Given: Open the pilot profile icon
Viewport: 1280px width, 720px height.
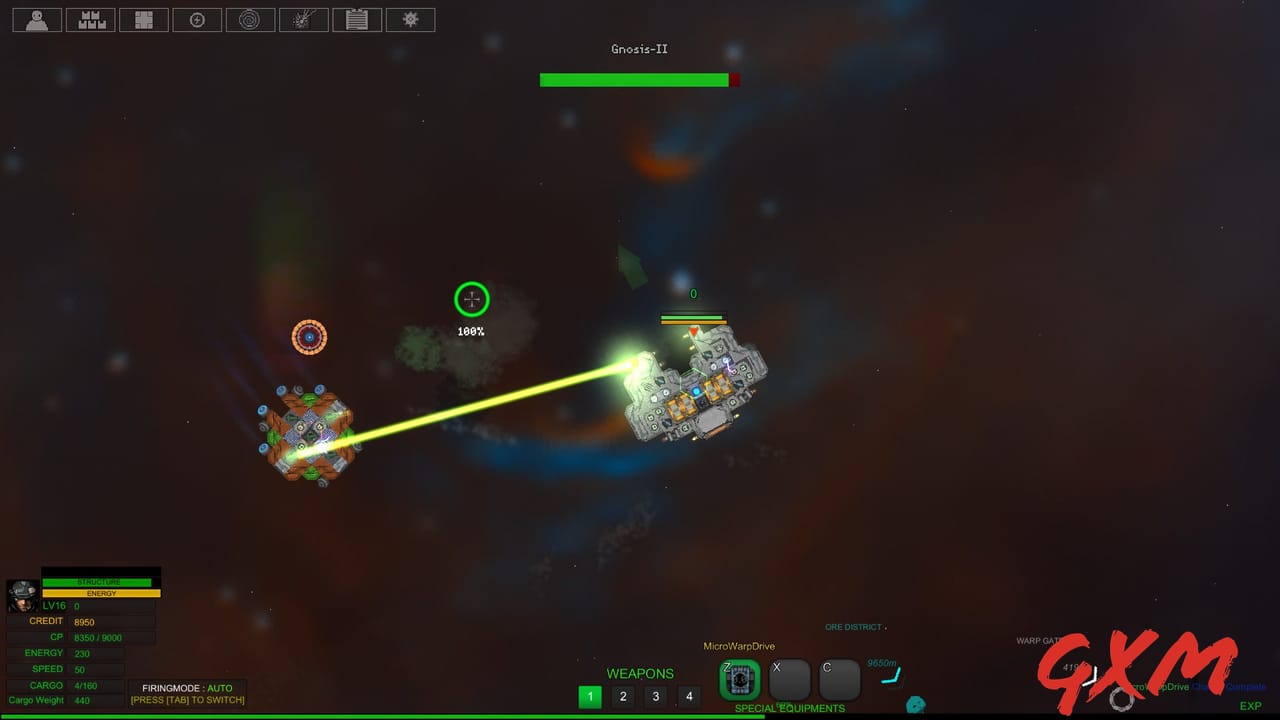Looking at the screenshot, I should coord(36,19).
